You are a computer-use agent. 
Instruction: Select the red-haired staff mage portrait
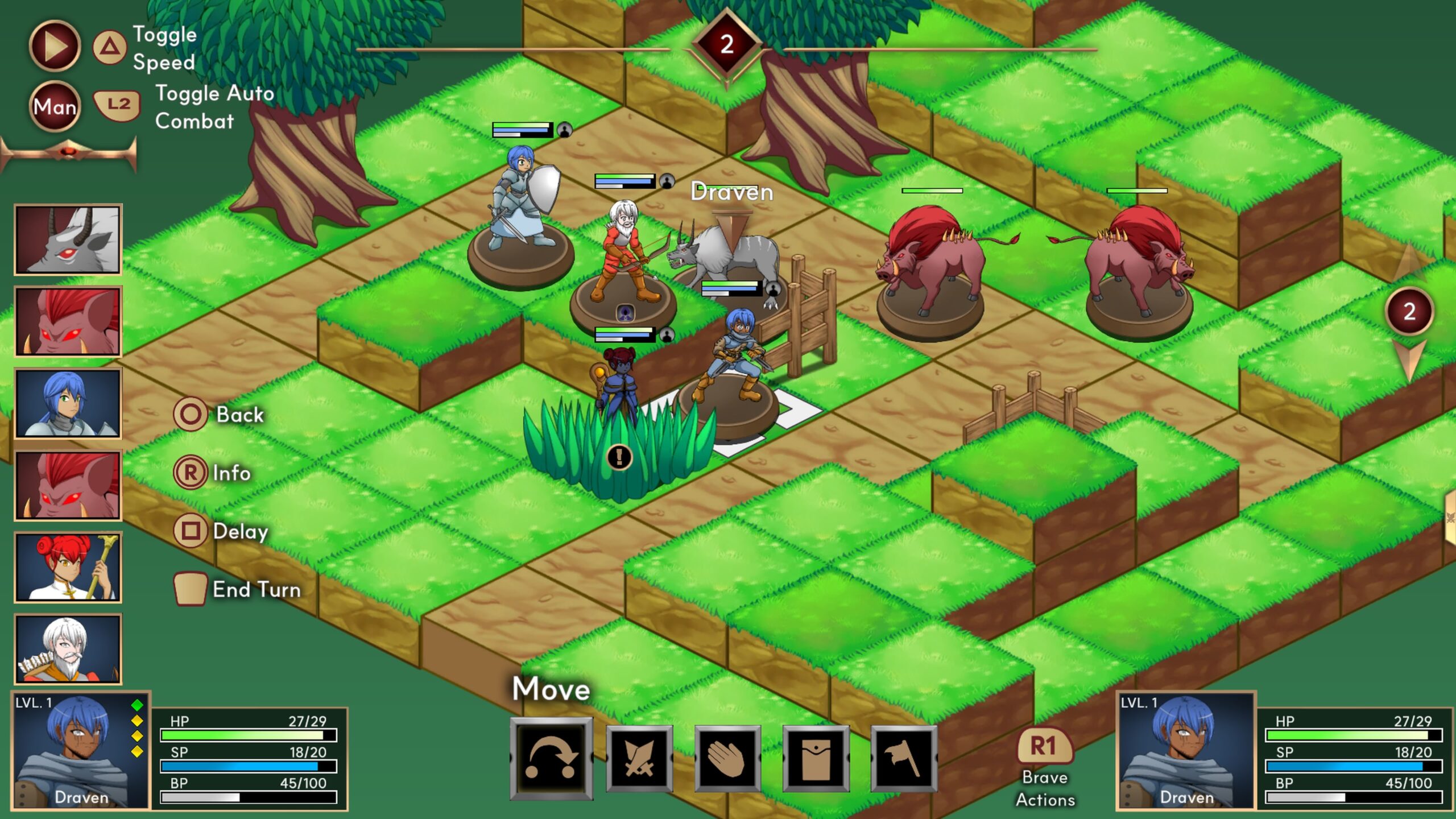[68, 567]
